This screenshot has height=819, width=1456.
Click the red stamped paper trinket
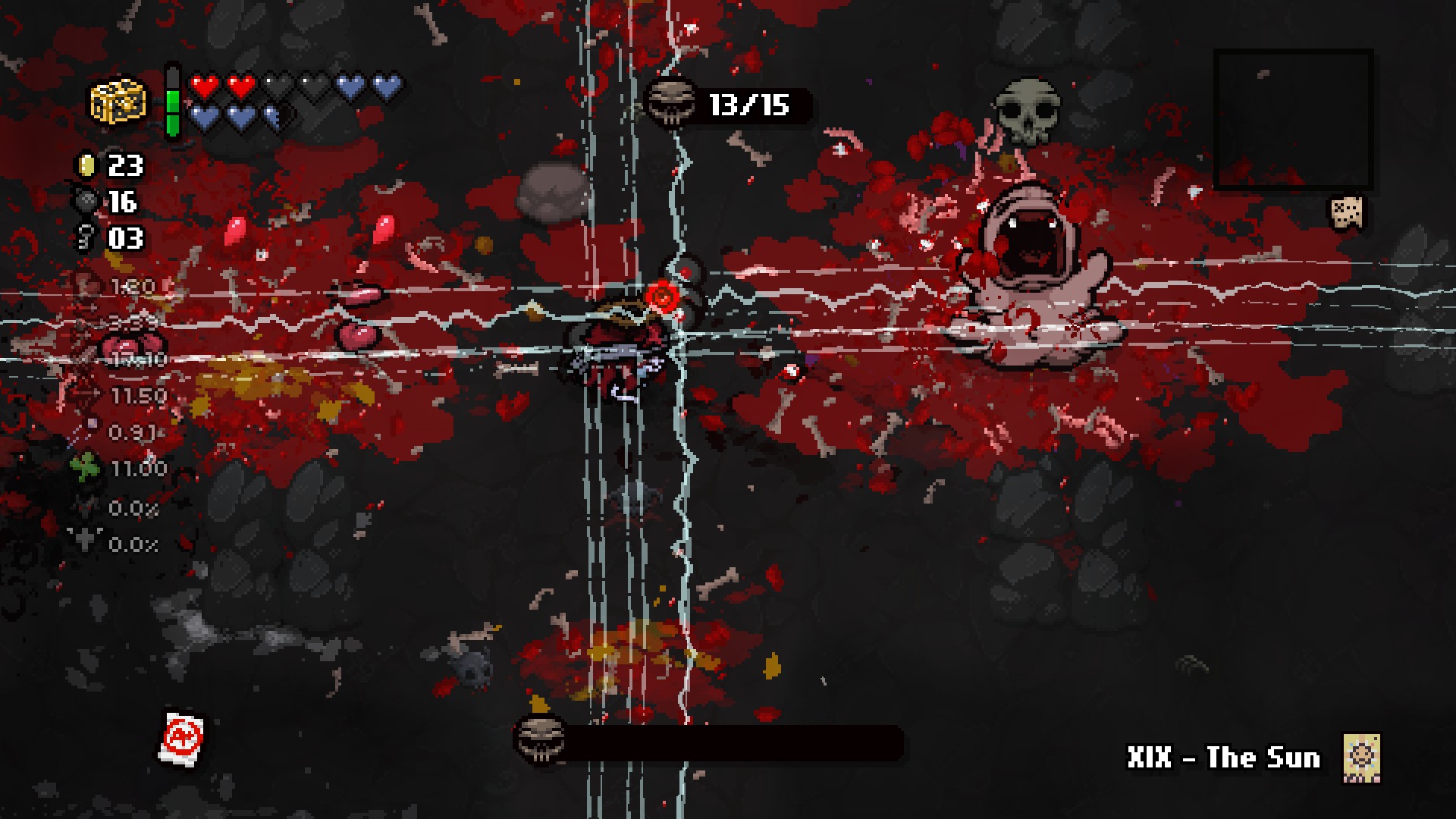(x=182, y=736)
